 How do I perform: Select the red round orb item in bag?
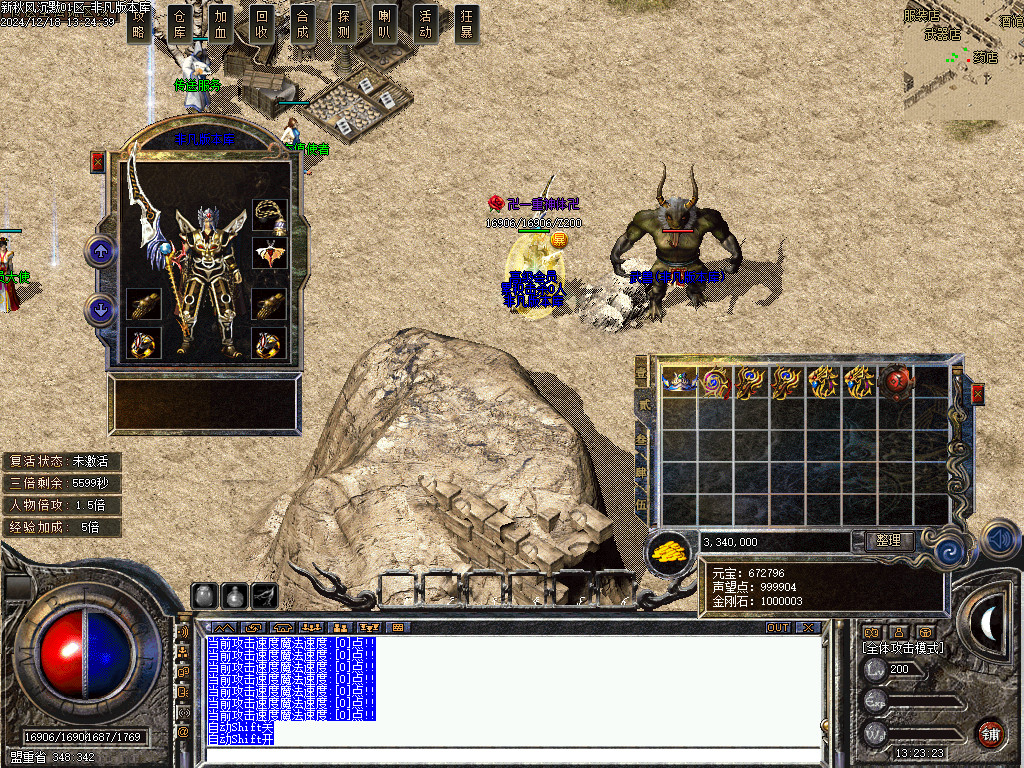point(897,382)
